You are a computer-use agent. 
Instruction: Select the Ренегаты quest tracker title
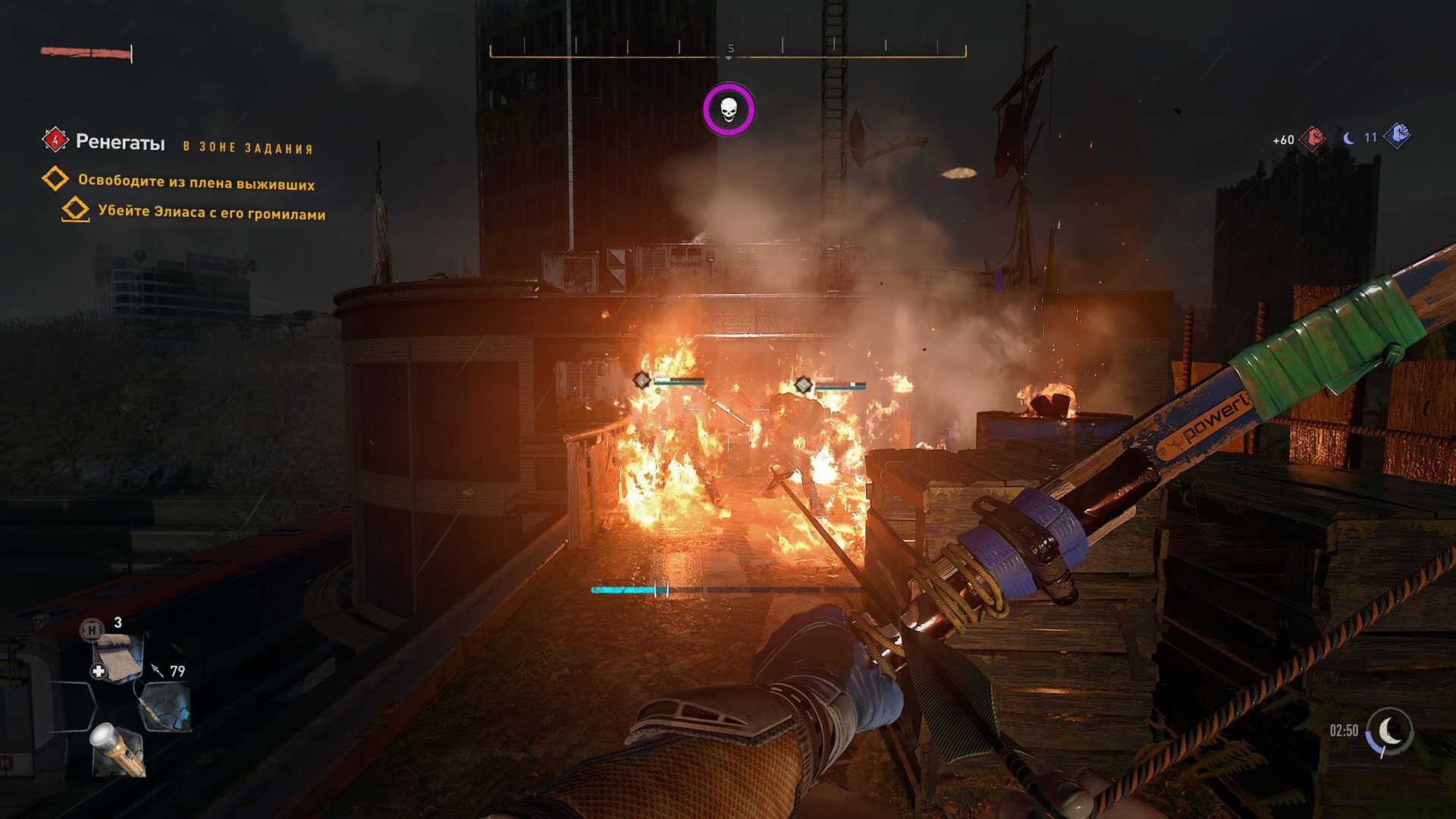click(x=120, y=143)
